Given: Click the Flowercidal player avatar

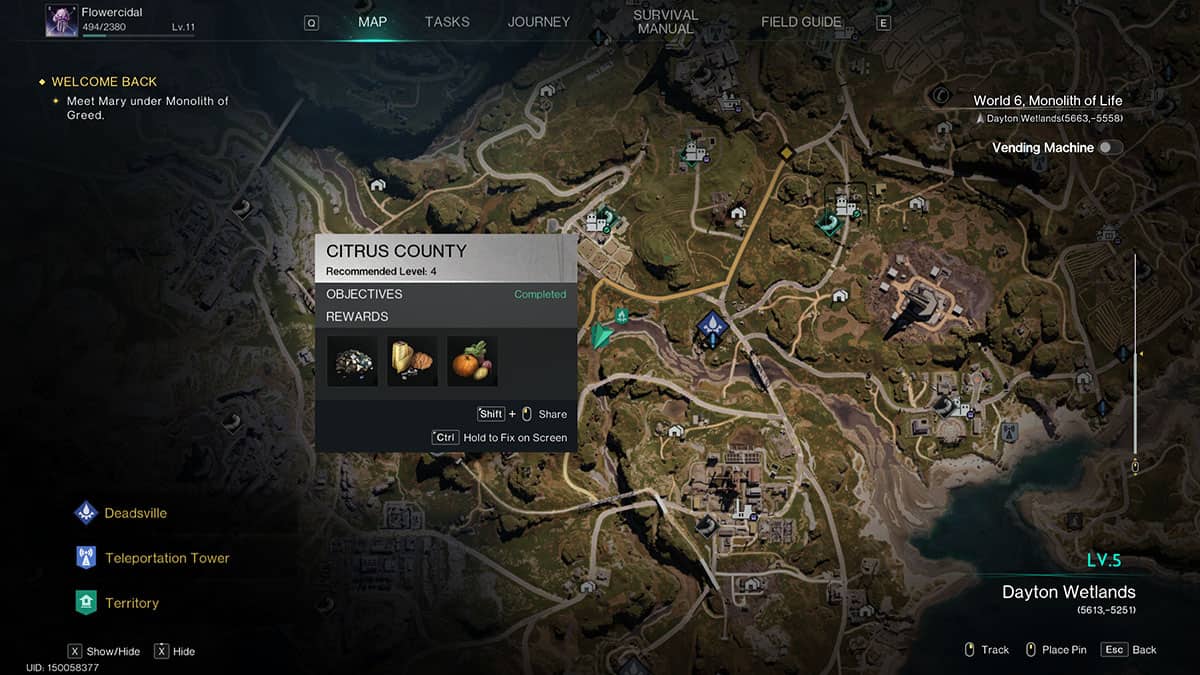Looking at the screenshot, I should coord(62,20).
